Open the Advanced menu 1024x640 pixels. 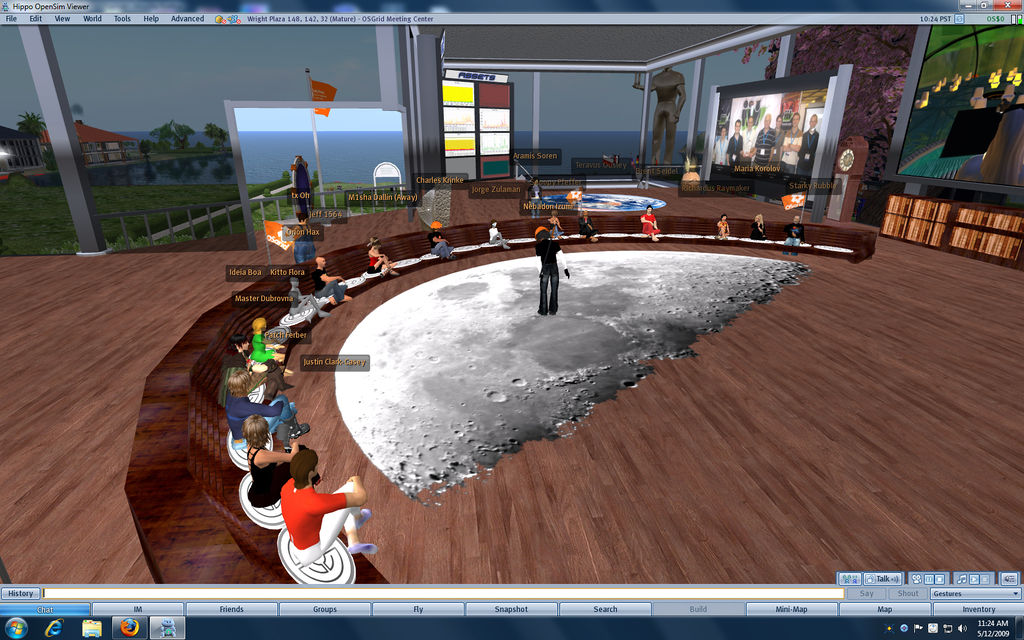pos(187,18)
